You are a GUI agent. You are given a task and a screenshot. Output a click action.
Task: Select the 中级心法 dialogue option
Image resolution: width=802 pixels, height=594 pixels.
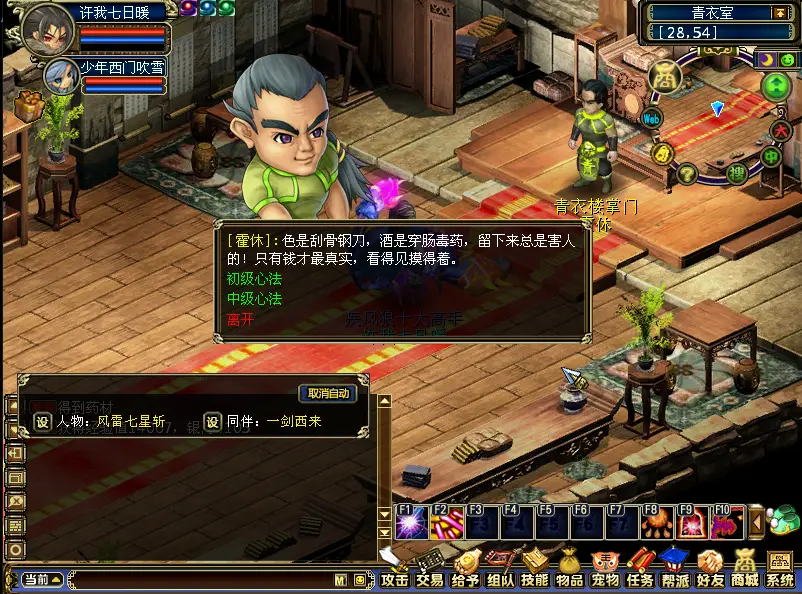254,299
